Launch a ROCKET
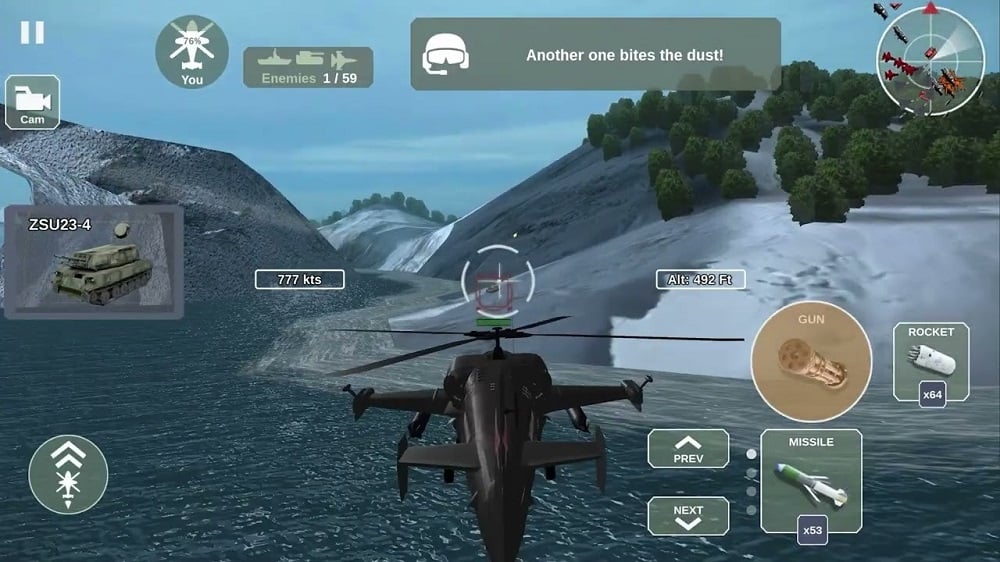 [930, 362]
